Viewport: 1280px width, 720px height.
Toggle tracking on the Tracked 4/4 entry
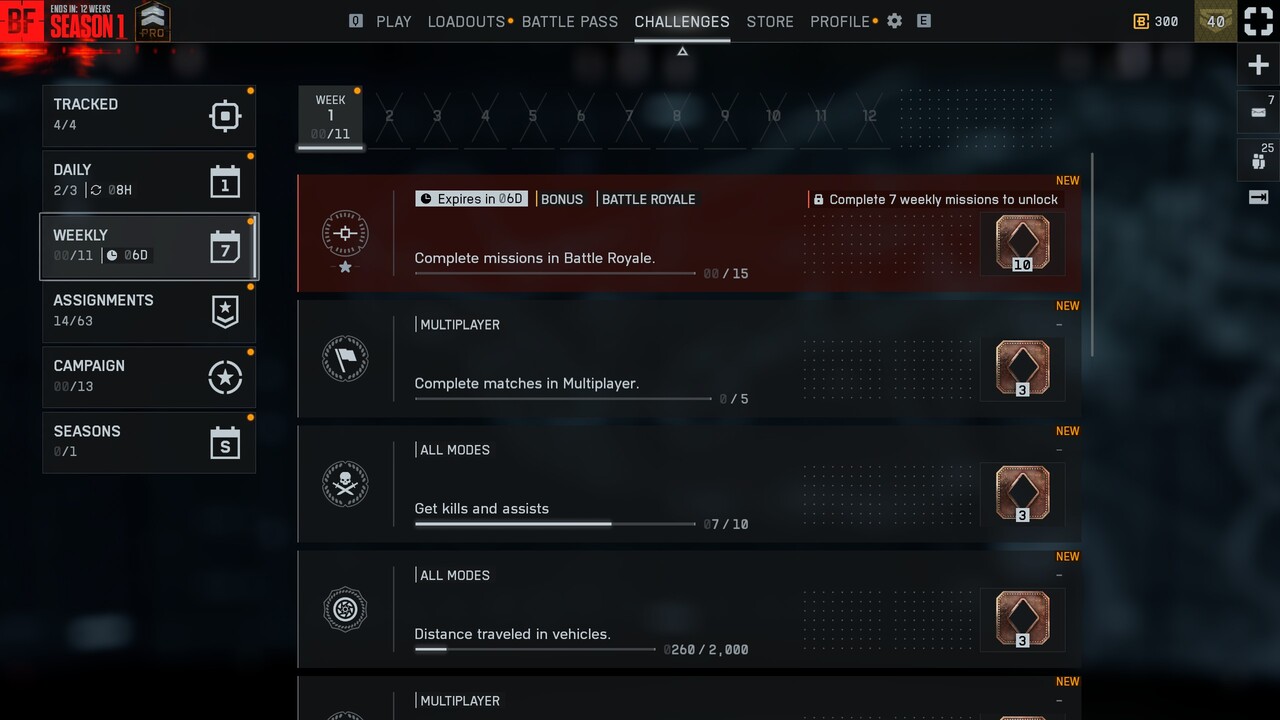[x=224, y=116]
